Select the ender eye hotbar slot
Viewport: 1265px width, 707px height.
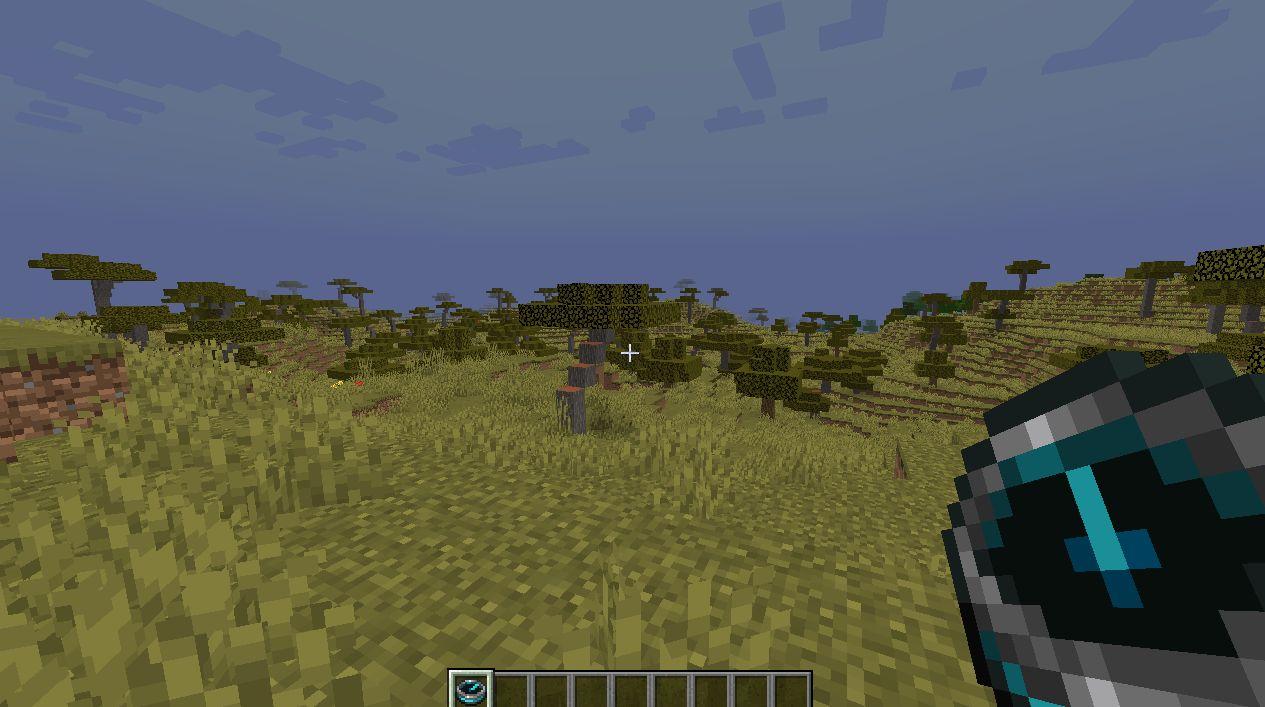(x=469, y=690)
